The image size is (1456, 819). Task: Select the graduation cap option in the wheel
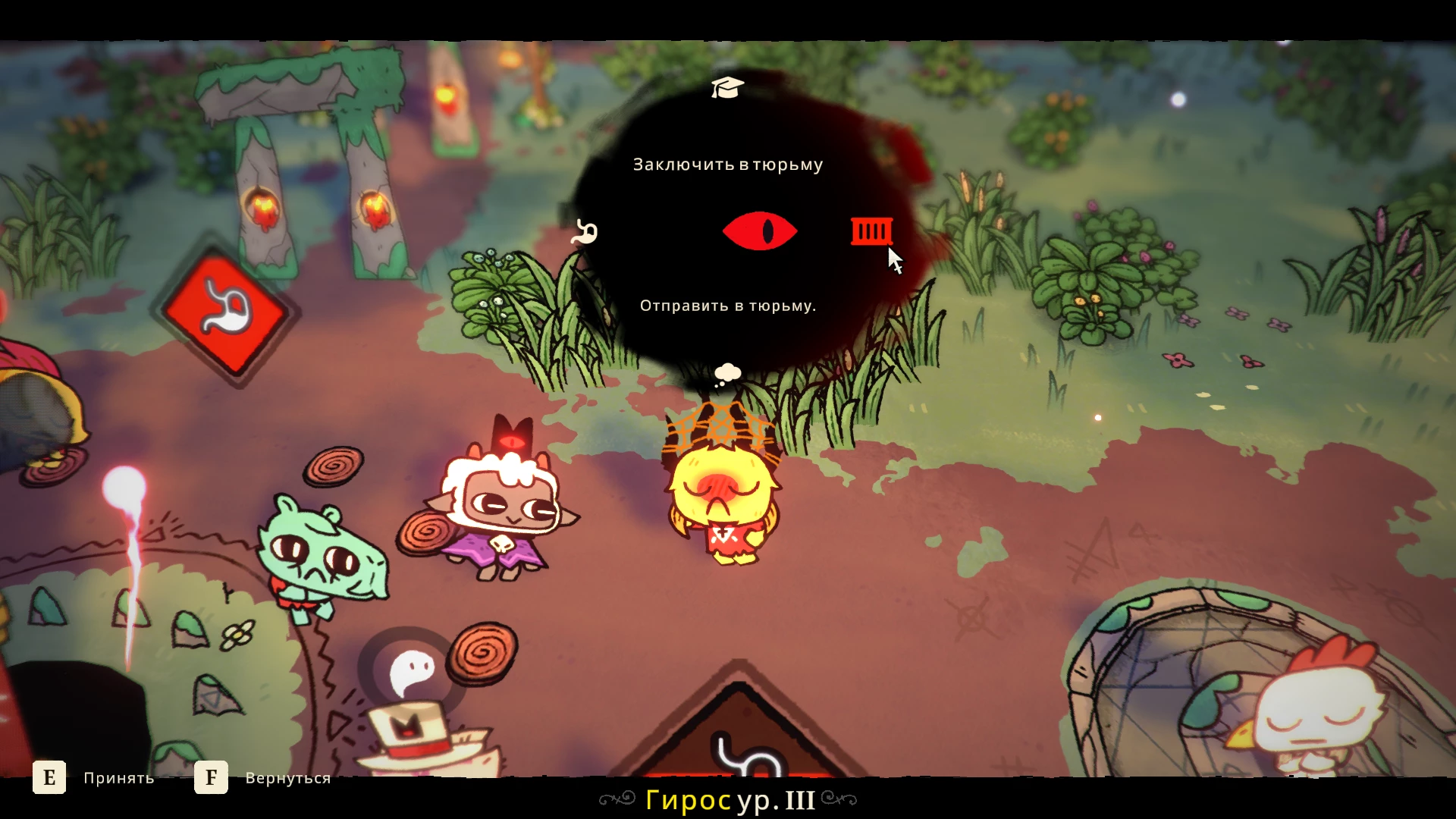click(x=727, y=87)
